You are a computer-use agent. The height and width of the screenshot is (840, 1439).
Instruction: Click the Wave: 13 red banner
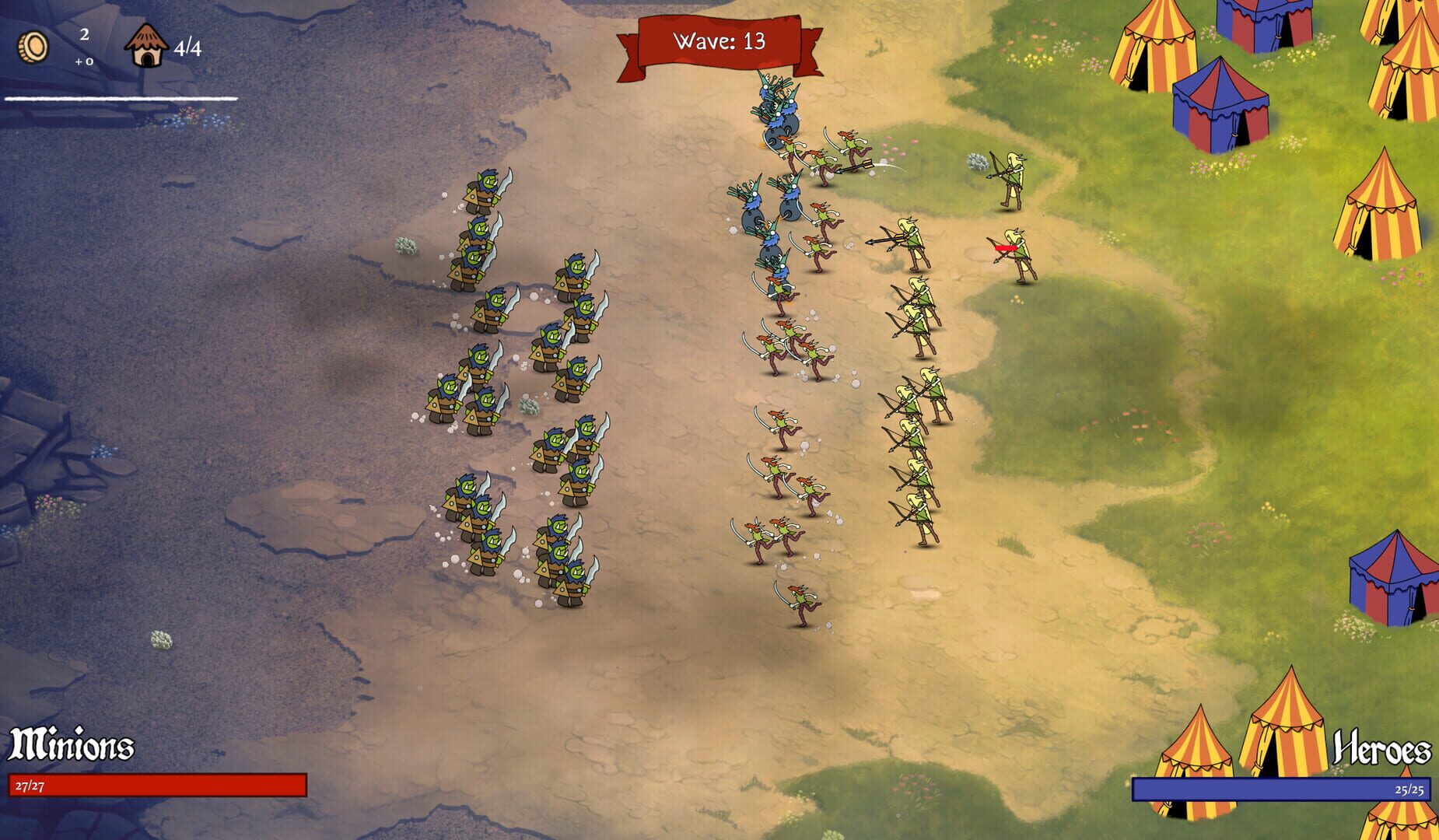coord(717,43)
